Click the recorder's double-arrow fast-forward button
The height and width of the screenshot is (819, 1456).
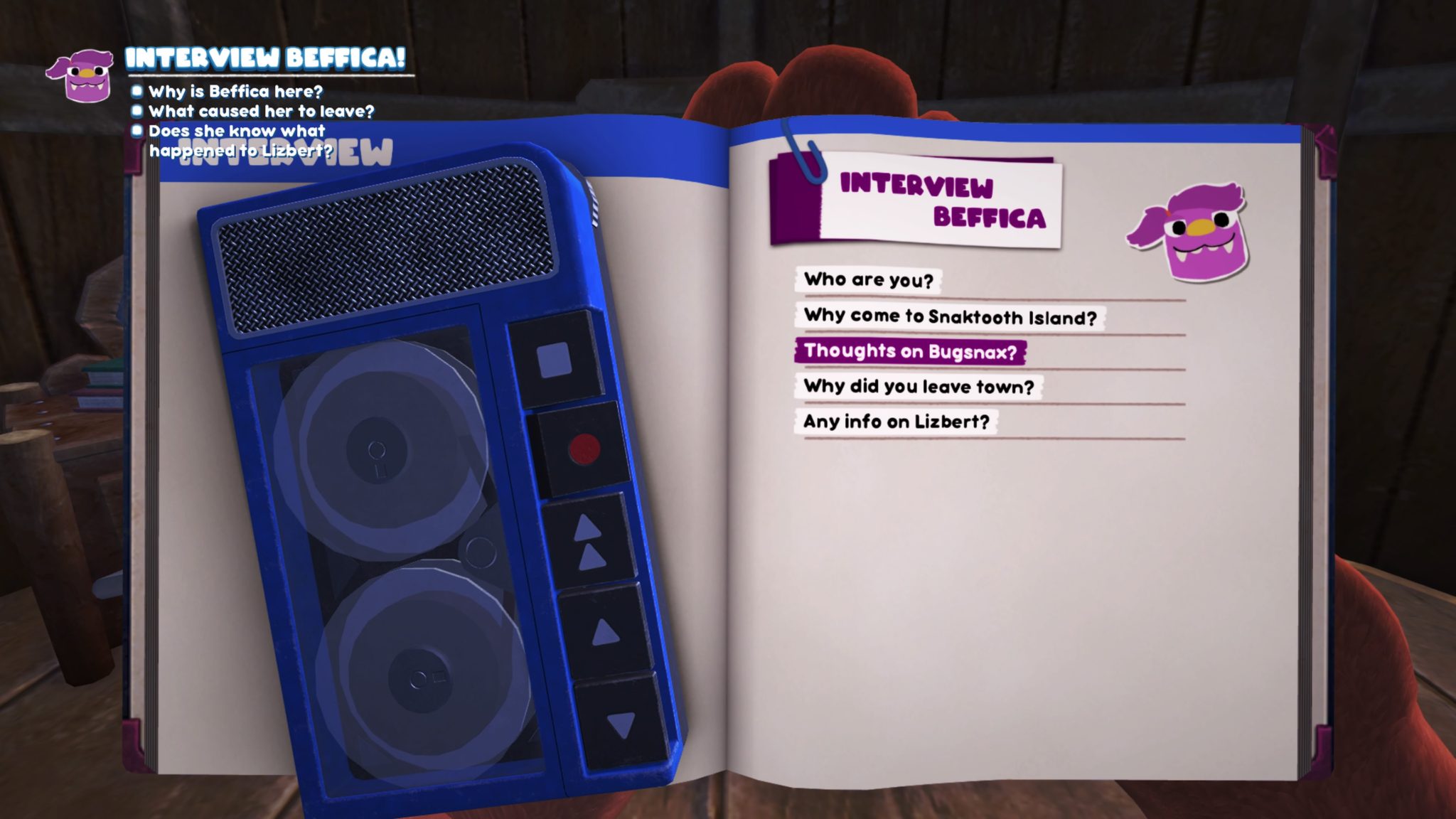[x=589, y=543]
